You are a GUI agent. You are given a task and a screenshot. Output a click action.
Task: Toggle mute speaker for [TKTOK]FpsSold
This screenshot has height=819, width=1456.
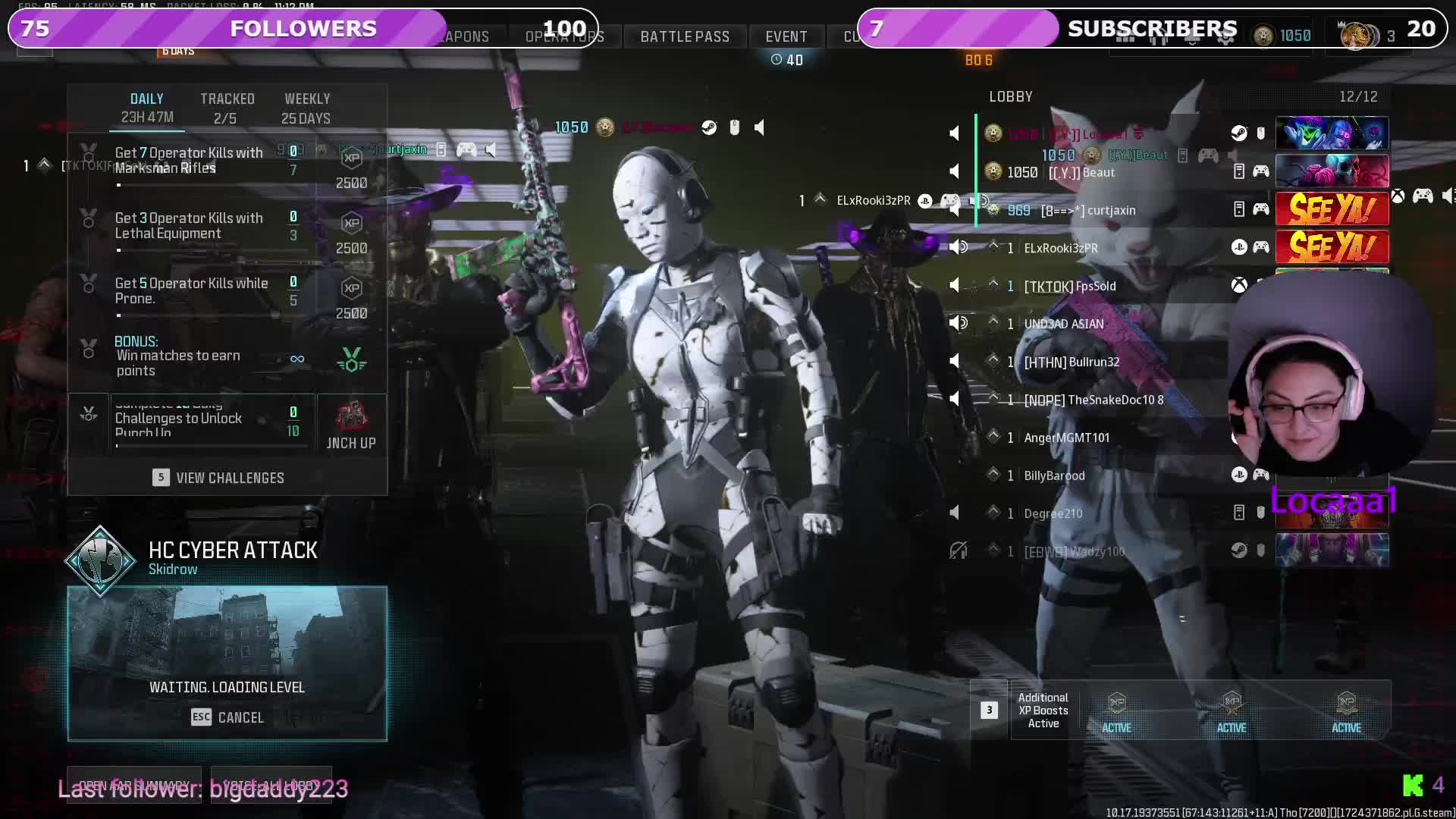click(x=955, y=286)
